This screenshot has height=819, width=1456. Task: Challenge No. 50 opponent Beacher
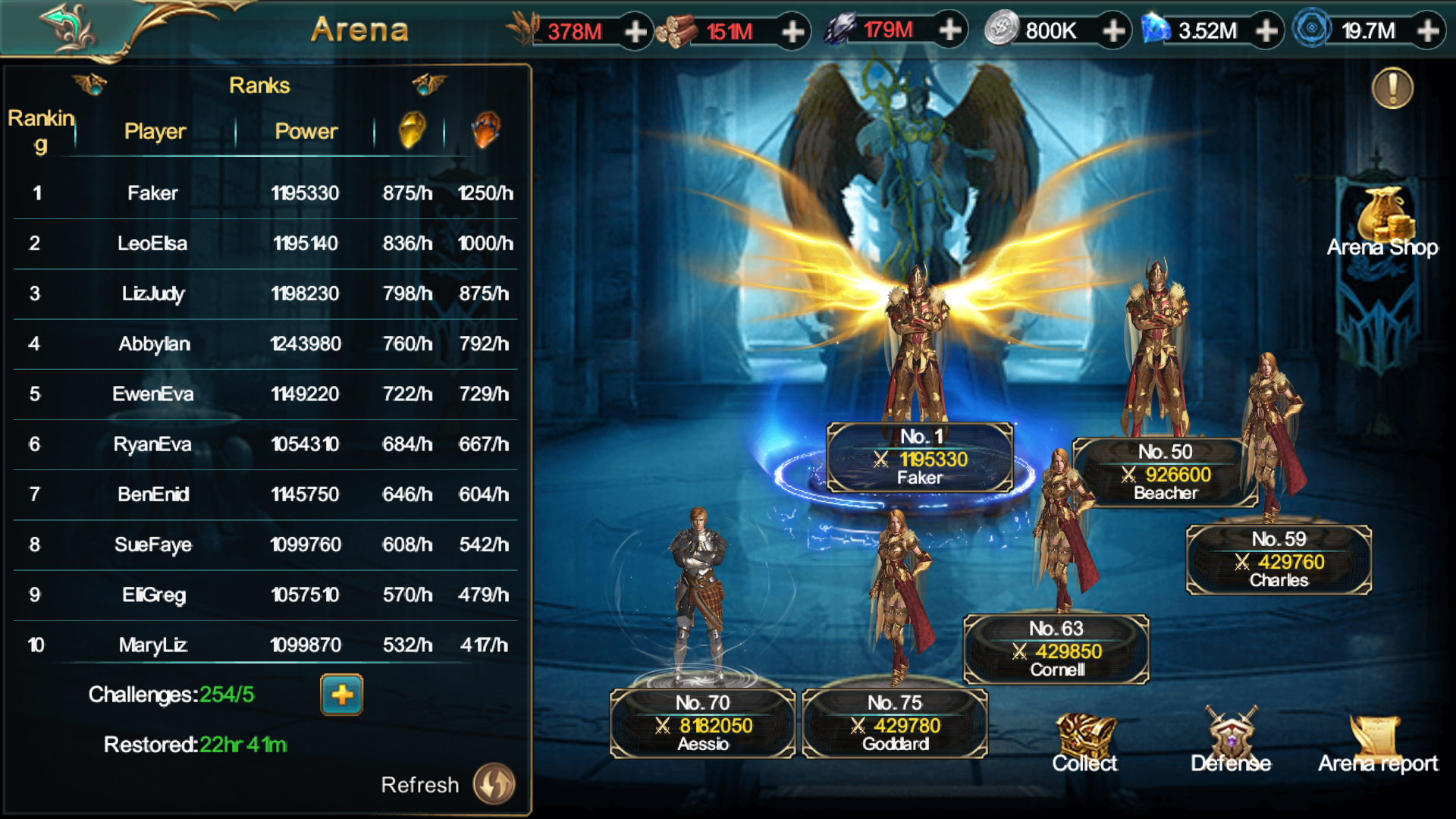(x=1165, y=472)
